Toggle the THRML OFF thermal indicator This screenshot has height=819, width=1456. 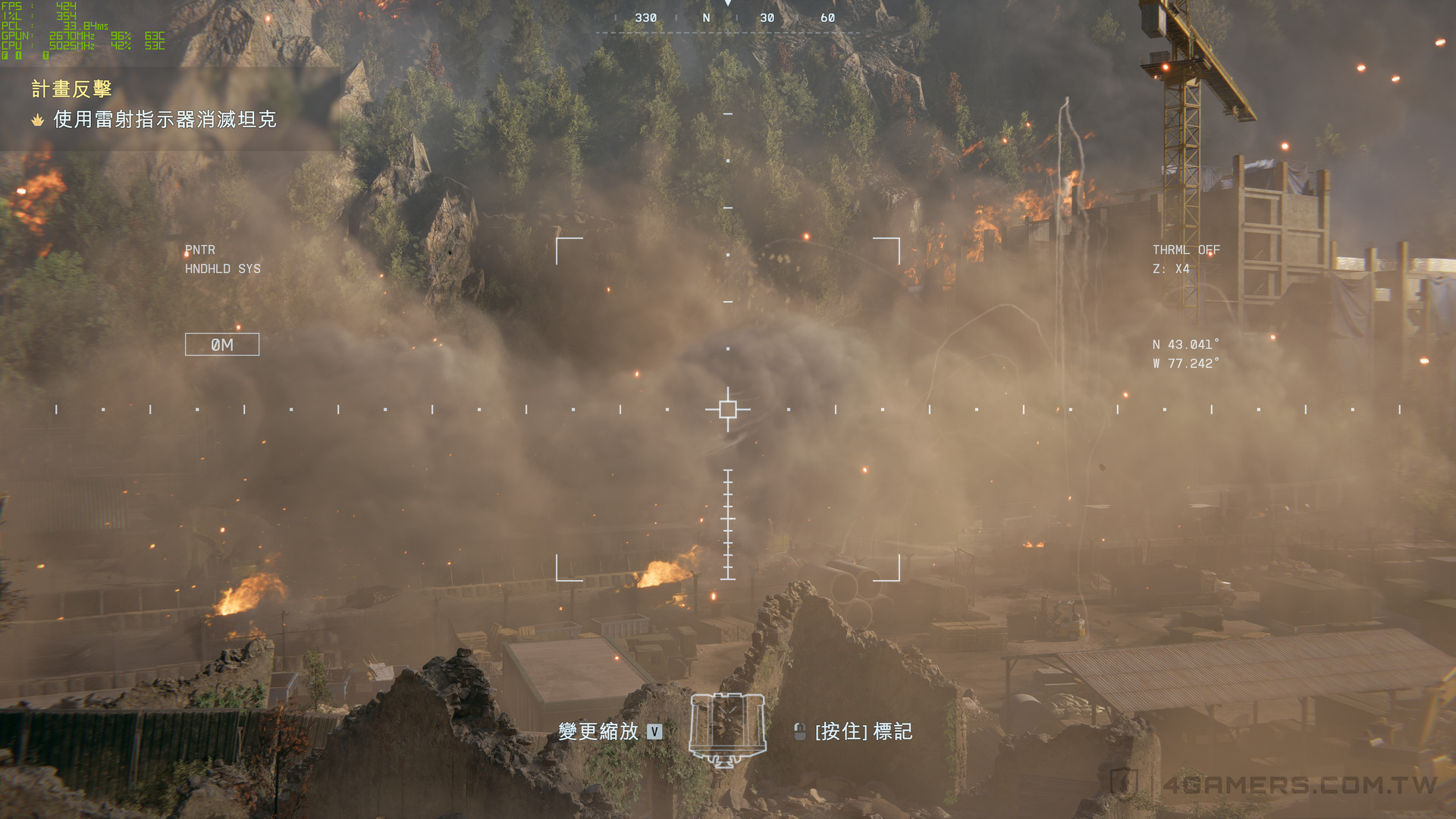(x=1187, y=249)
